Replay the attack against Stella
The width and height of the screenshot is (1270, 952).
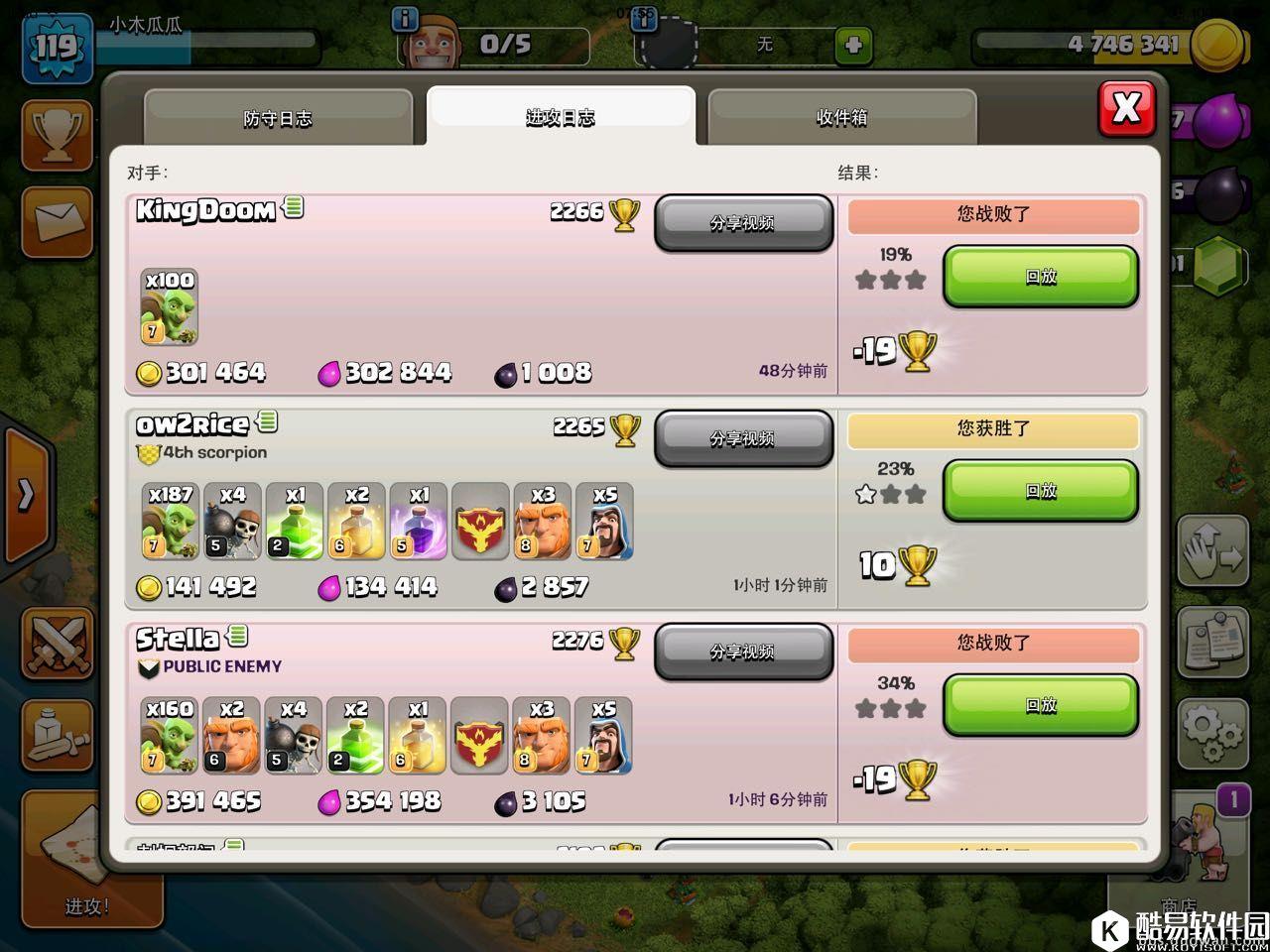coord(1040,705)
